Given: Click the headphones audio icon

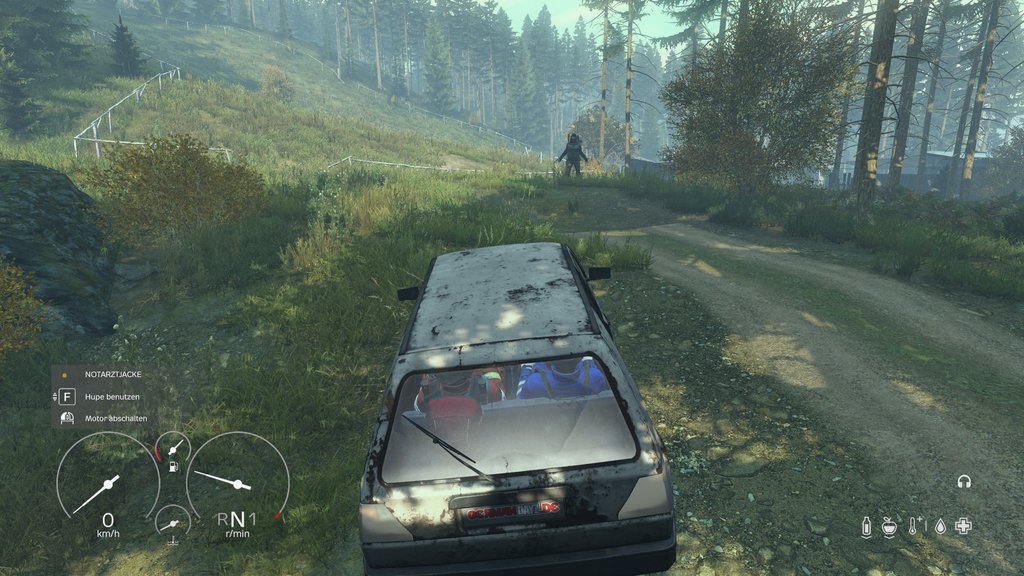Looking at the screenshot, I should 964,482.
